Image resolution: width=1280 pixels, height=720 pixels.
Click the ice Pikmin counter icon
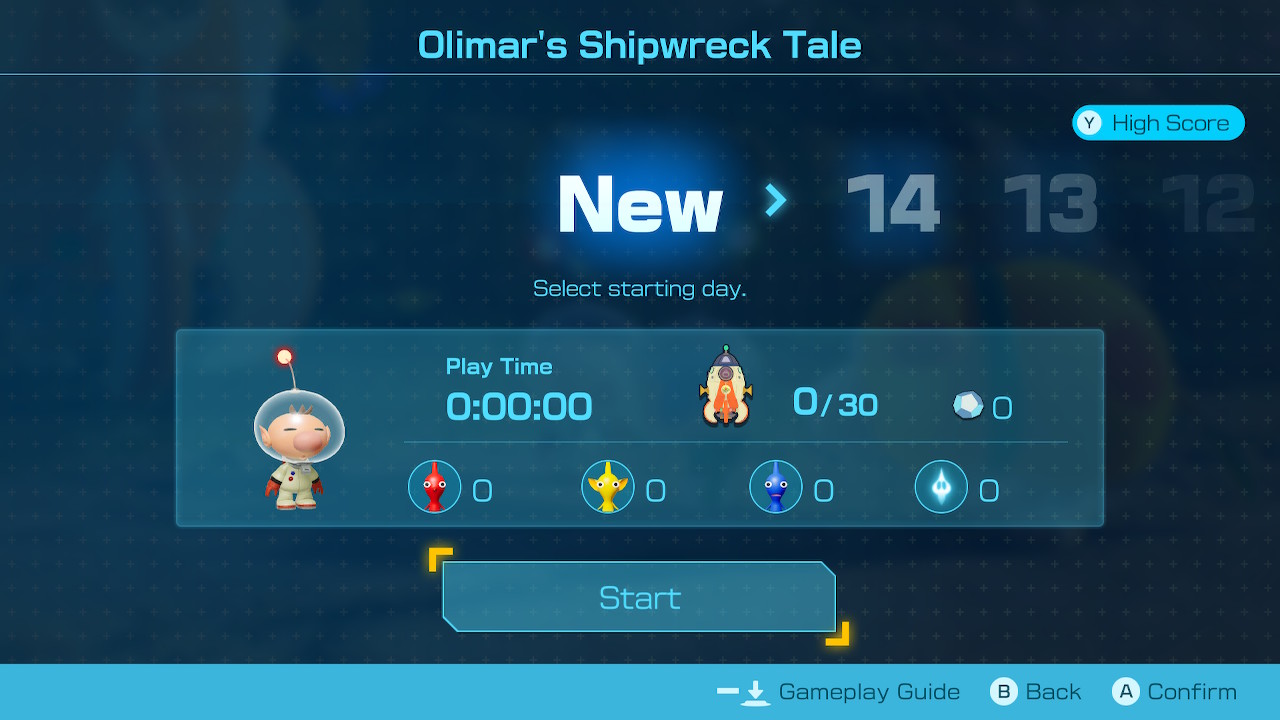(941, 488)
